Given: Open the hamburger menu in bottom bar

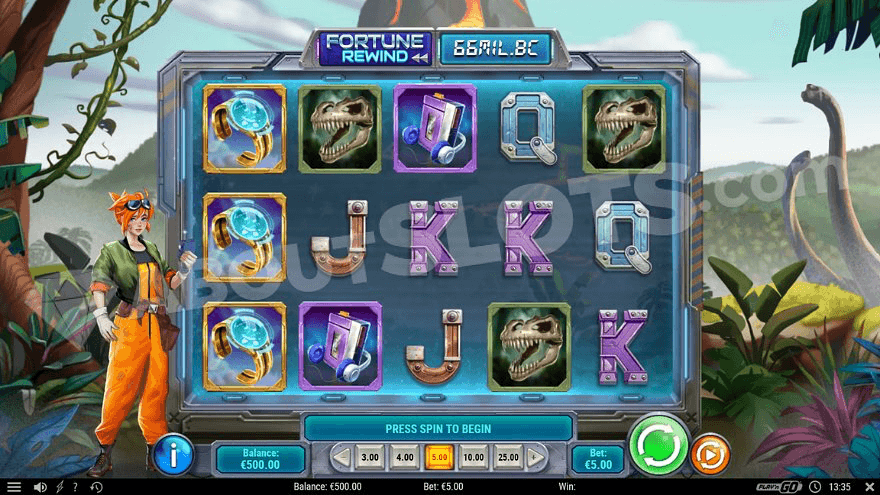Looking at the screenshot, I should click(x=14, y=487).
